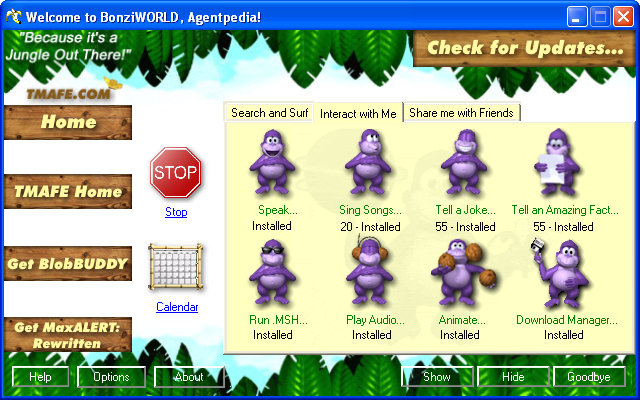This screenshot has height=400, width=640.
Task: Select the Get BlobBUDDY sign
Action: [68, 264]
